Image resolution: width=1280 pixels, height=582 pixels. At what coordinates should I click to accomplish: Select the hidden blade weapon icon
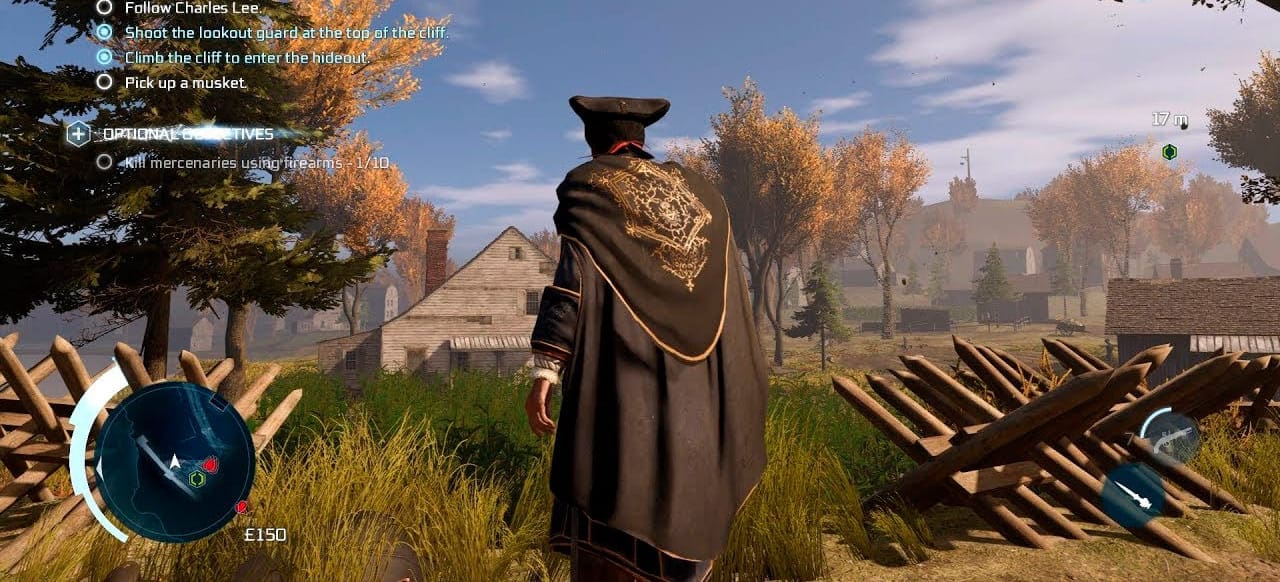(1133, 494)
